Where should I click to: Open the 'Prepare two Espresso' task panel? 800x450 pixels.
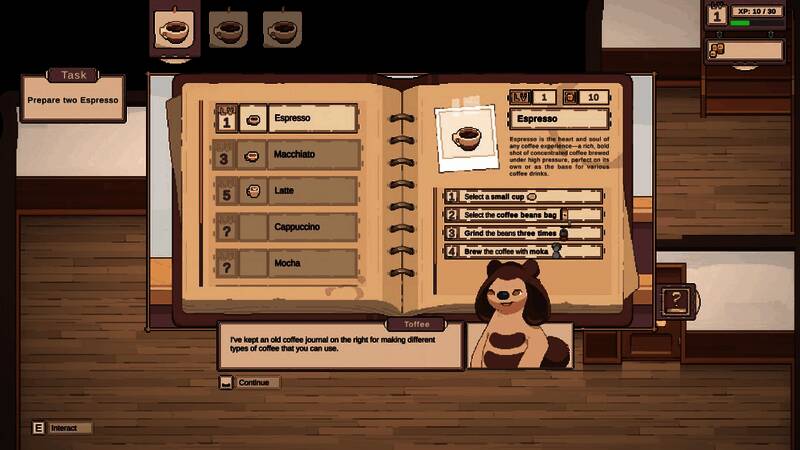click(x=73, y=99)
